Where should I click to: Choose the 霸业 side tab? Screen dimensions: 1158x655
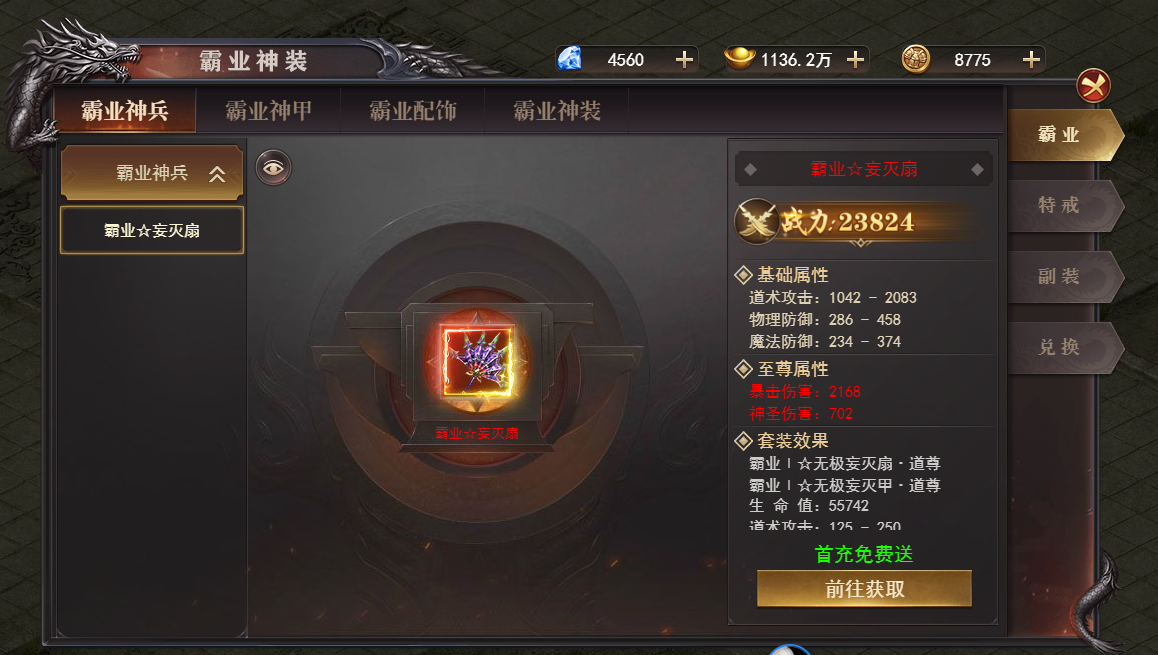point(1060,135)
